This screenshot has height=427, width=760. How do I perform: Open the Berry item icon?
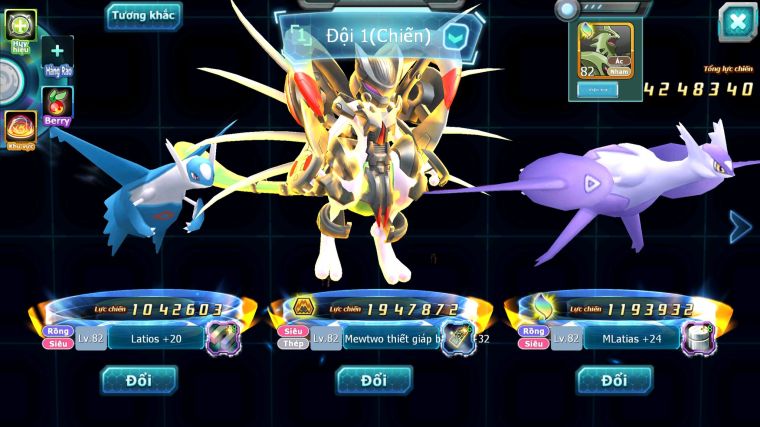(57, 104)
